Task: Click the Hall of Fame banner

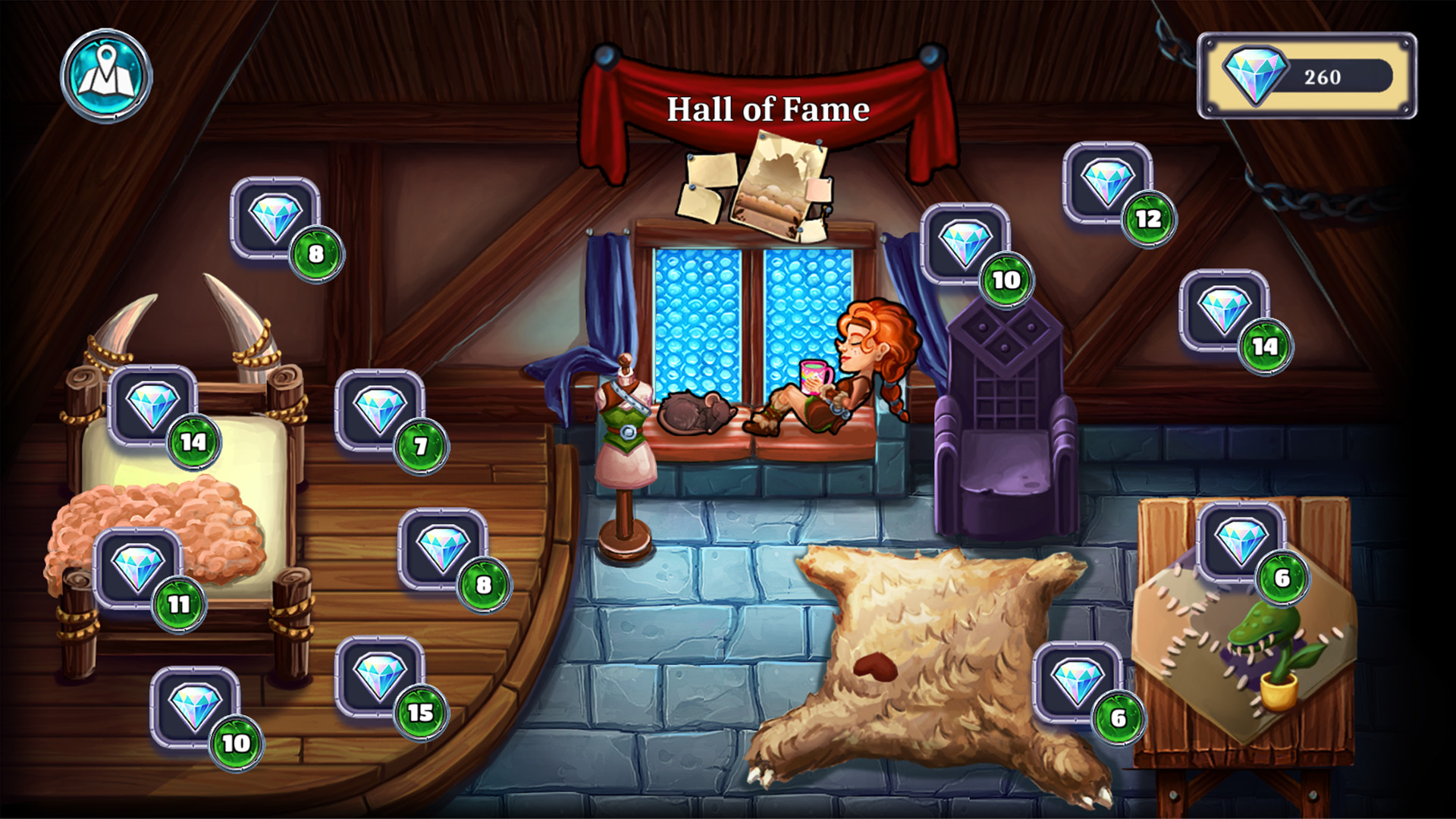Action: point(767,109)
